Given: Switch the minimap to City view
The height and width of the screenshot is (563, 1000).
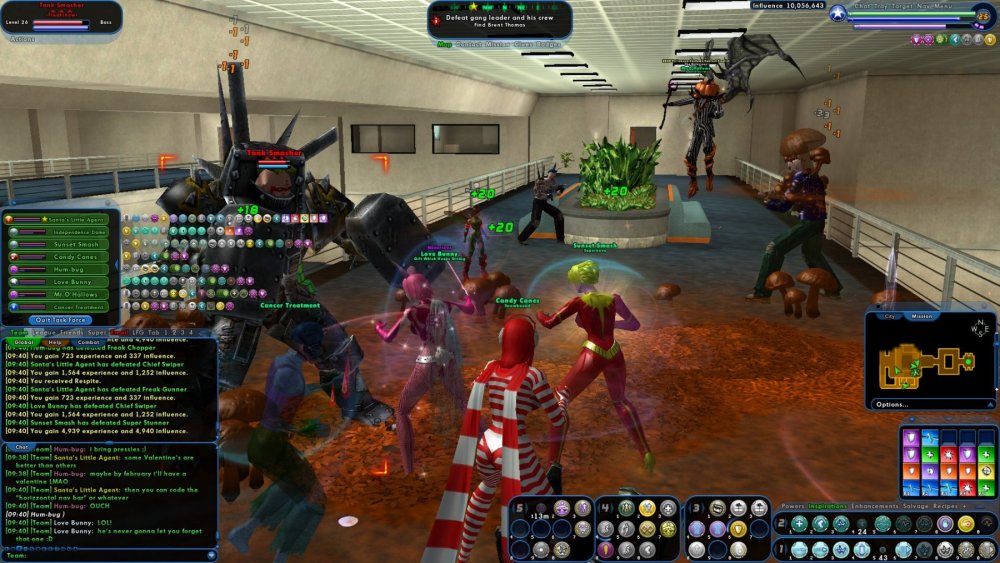Looking at the screenshot, I should 888,316.
